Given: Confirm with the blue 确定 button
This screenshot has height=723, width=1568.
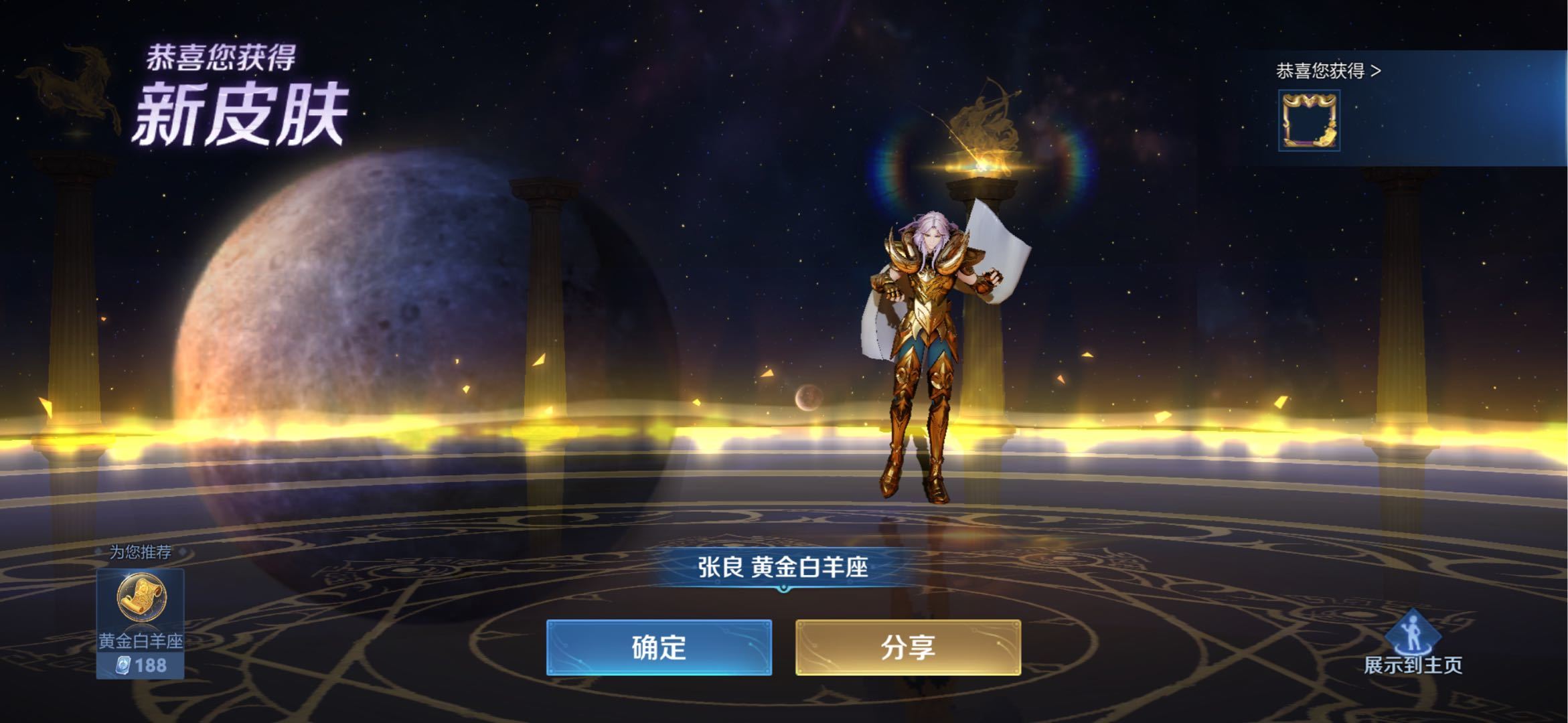Looking at the screenshot, I should pyautogui.click(x=659, y=647).
